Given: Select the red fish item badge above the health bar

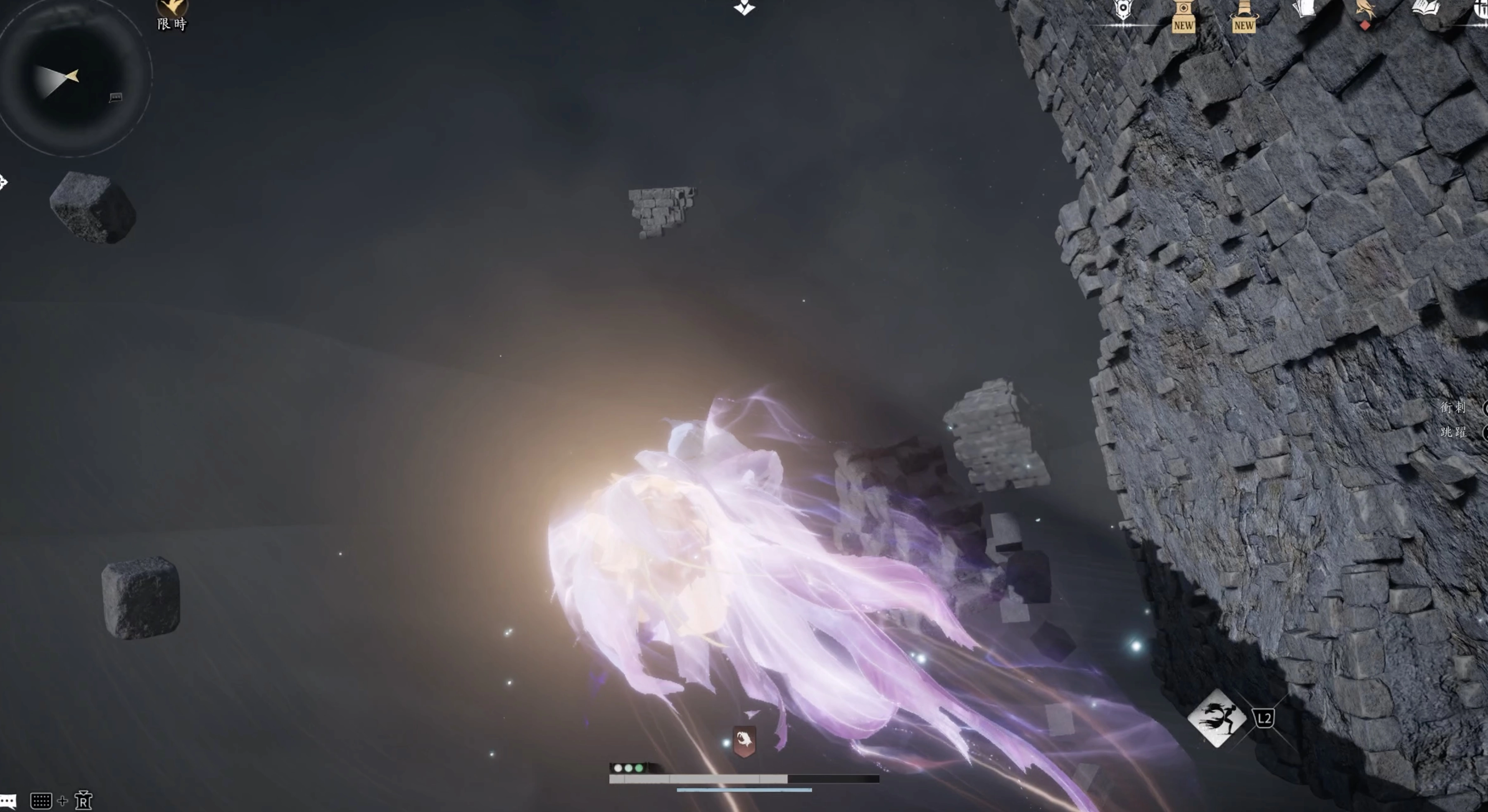Looking at the screenshot, I should pos(744,741).
